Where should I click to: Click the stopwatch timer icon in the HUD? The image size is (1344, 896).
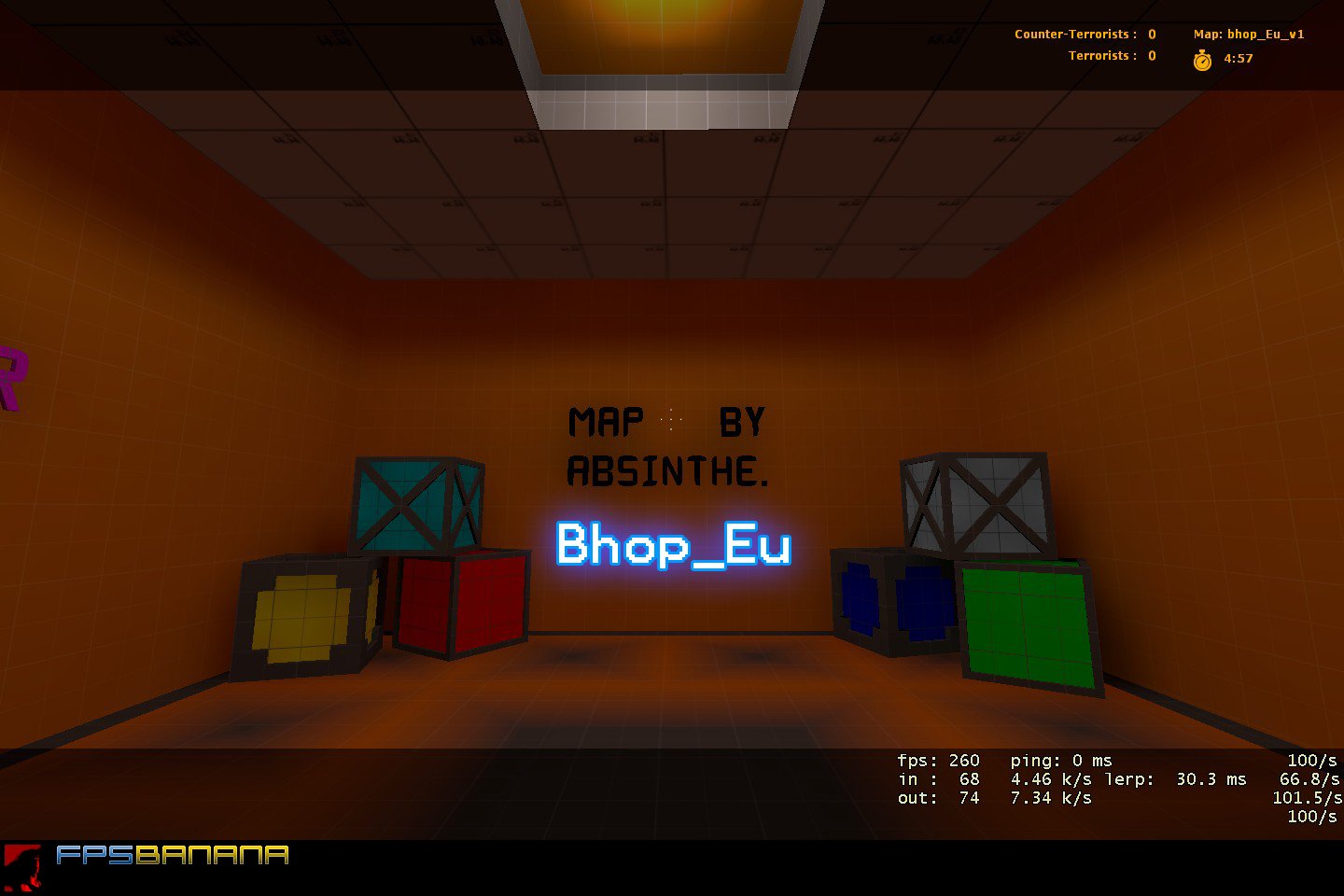(x=1201, y=59)
